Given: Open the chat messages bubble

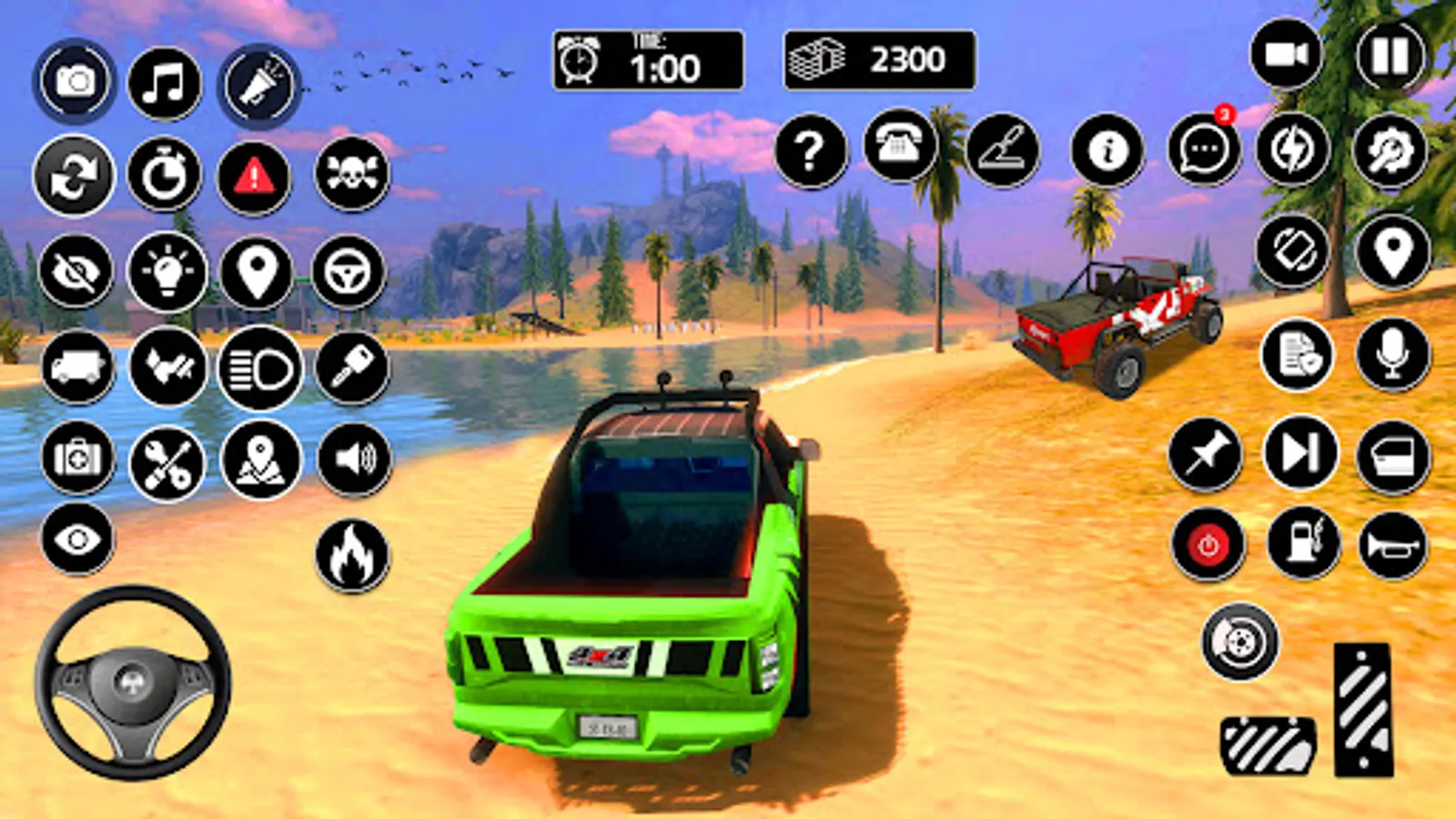Looking at the screenshot, I should click(1204, 150).
